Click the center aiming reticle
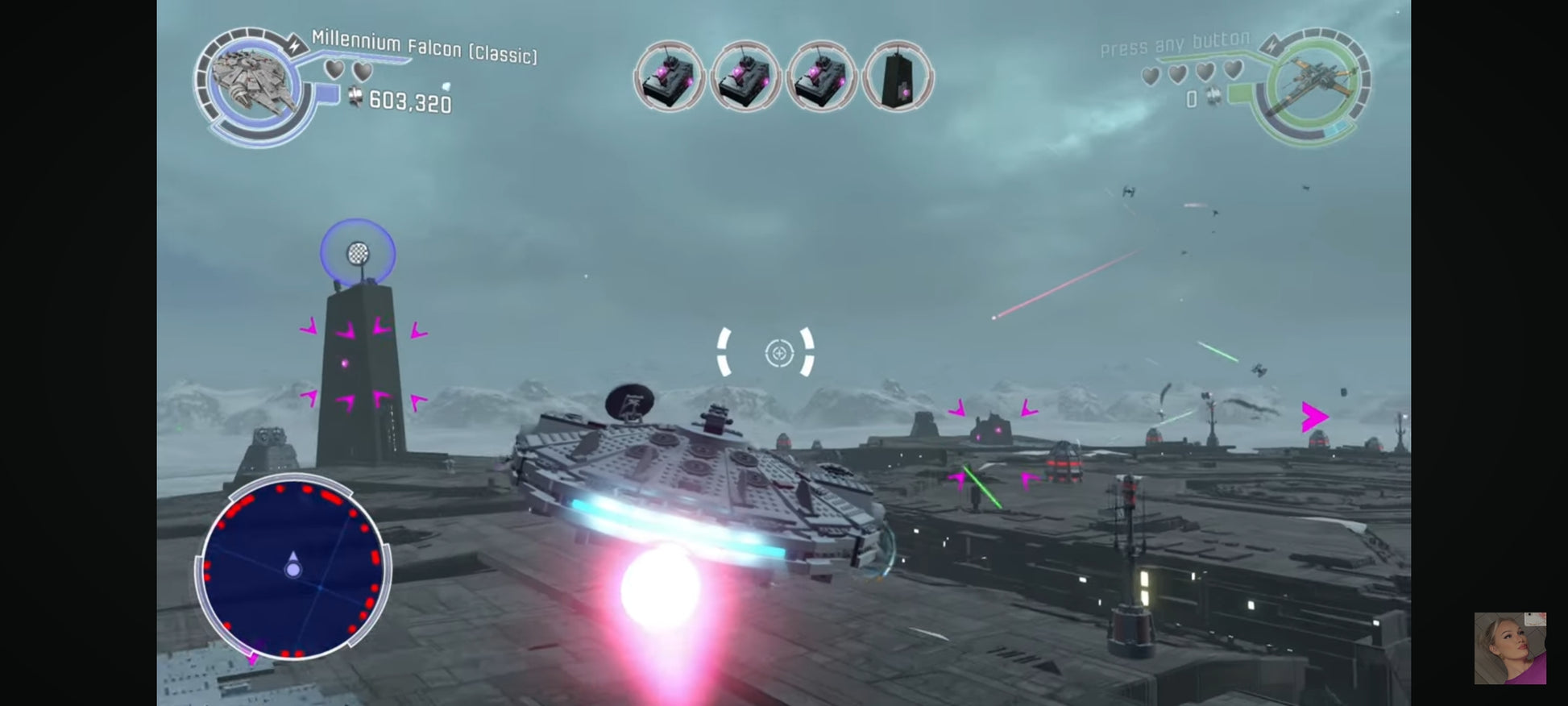 (778, 353)
